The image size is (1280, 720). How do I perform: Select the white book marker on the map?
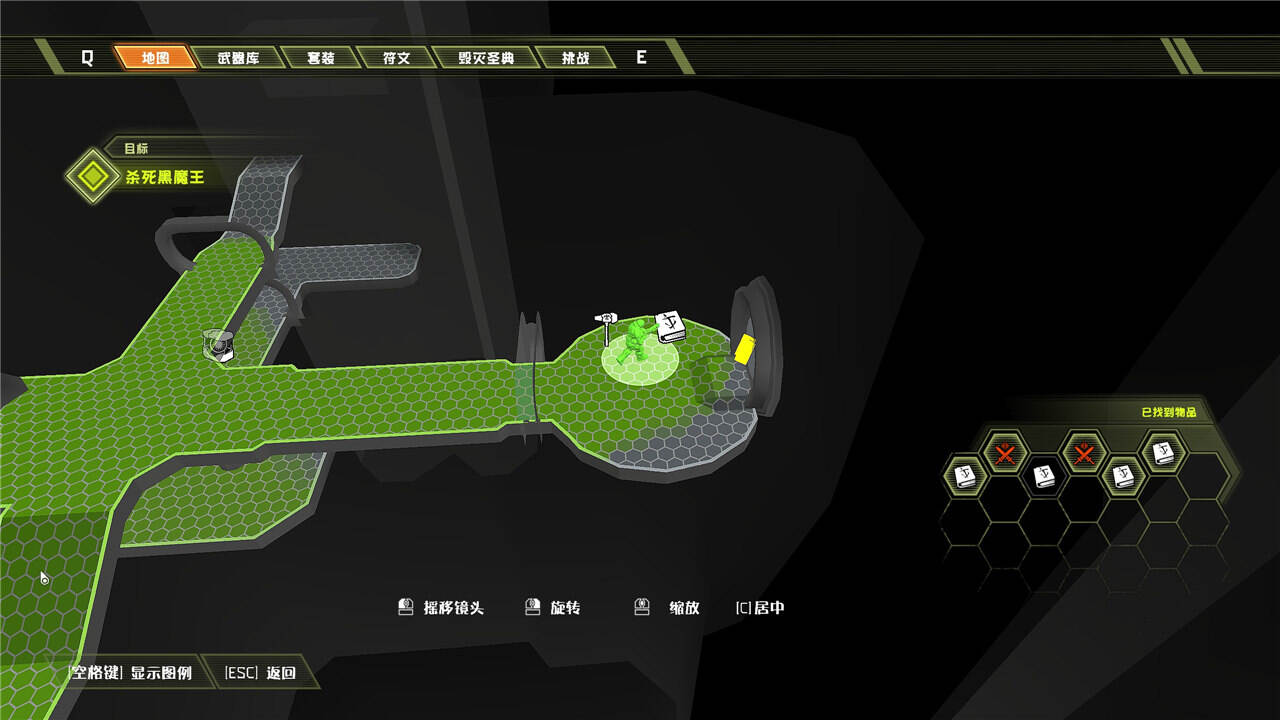[x=671, y=326]
